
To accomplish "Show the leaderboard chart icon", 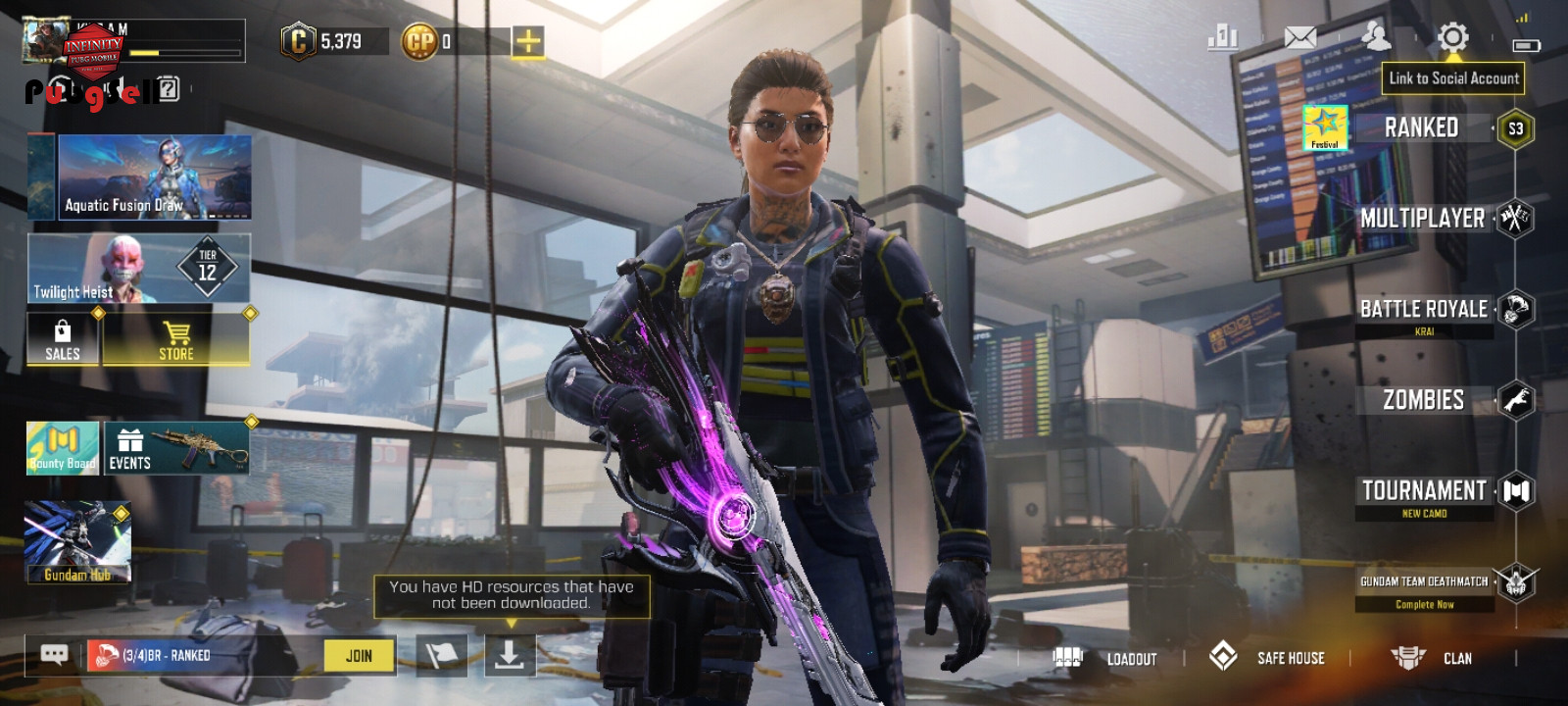I will click(1223, 38).
